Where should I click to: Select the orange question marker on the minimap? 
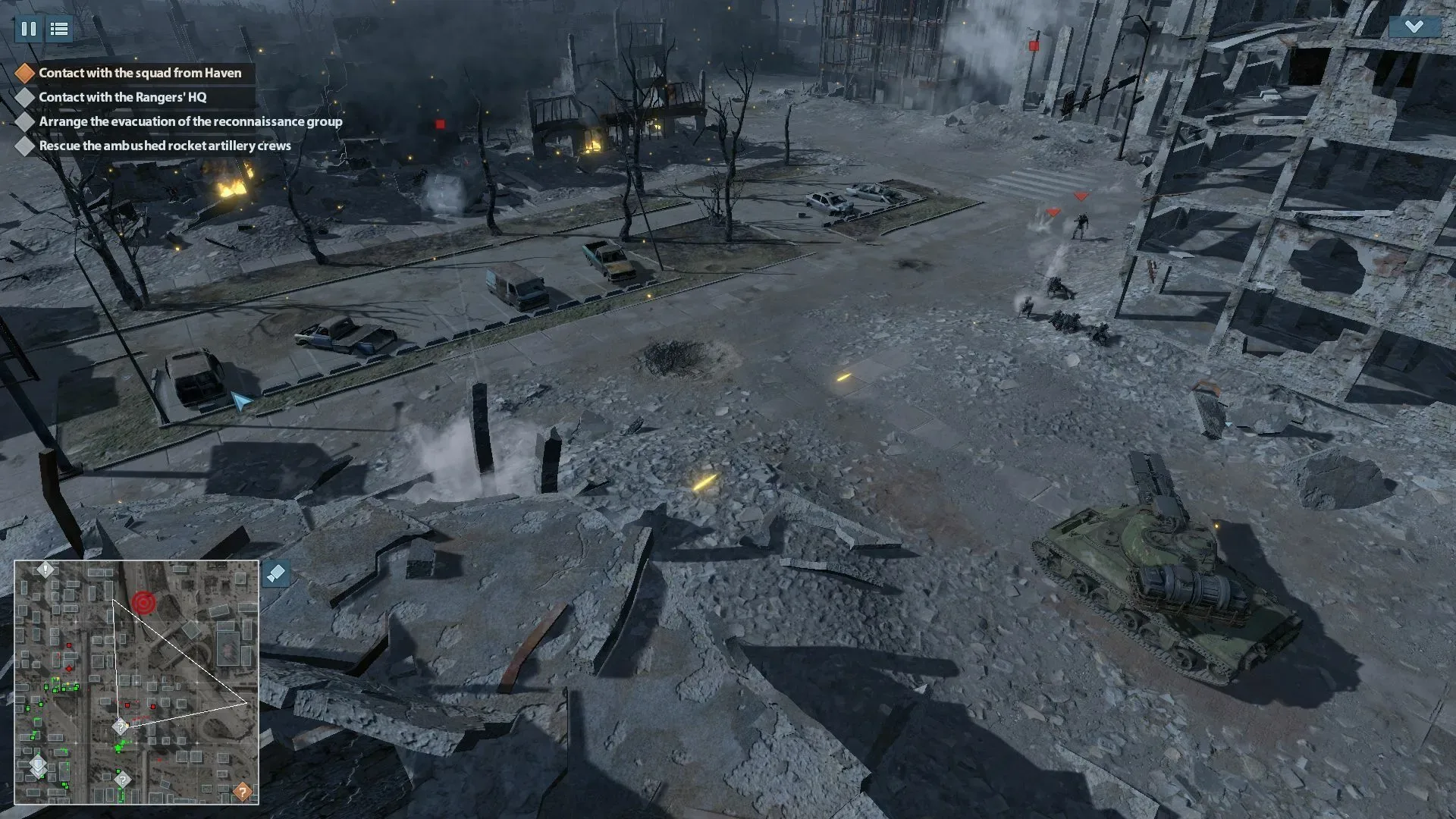tap(241, 791)
